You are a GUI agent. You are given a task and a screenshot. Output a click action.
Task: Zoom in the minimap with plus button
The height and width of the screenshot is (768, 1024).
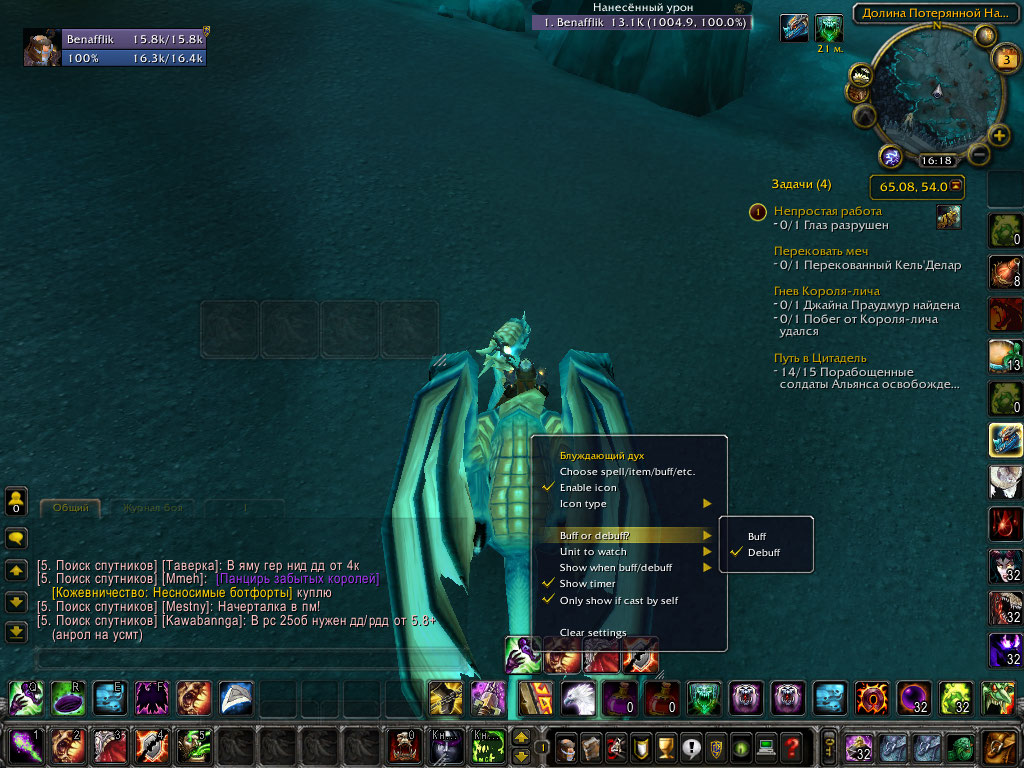coord(998,135)
